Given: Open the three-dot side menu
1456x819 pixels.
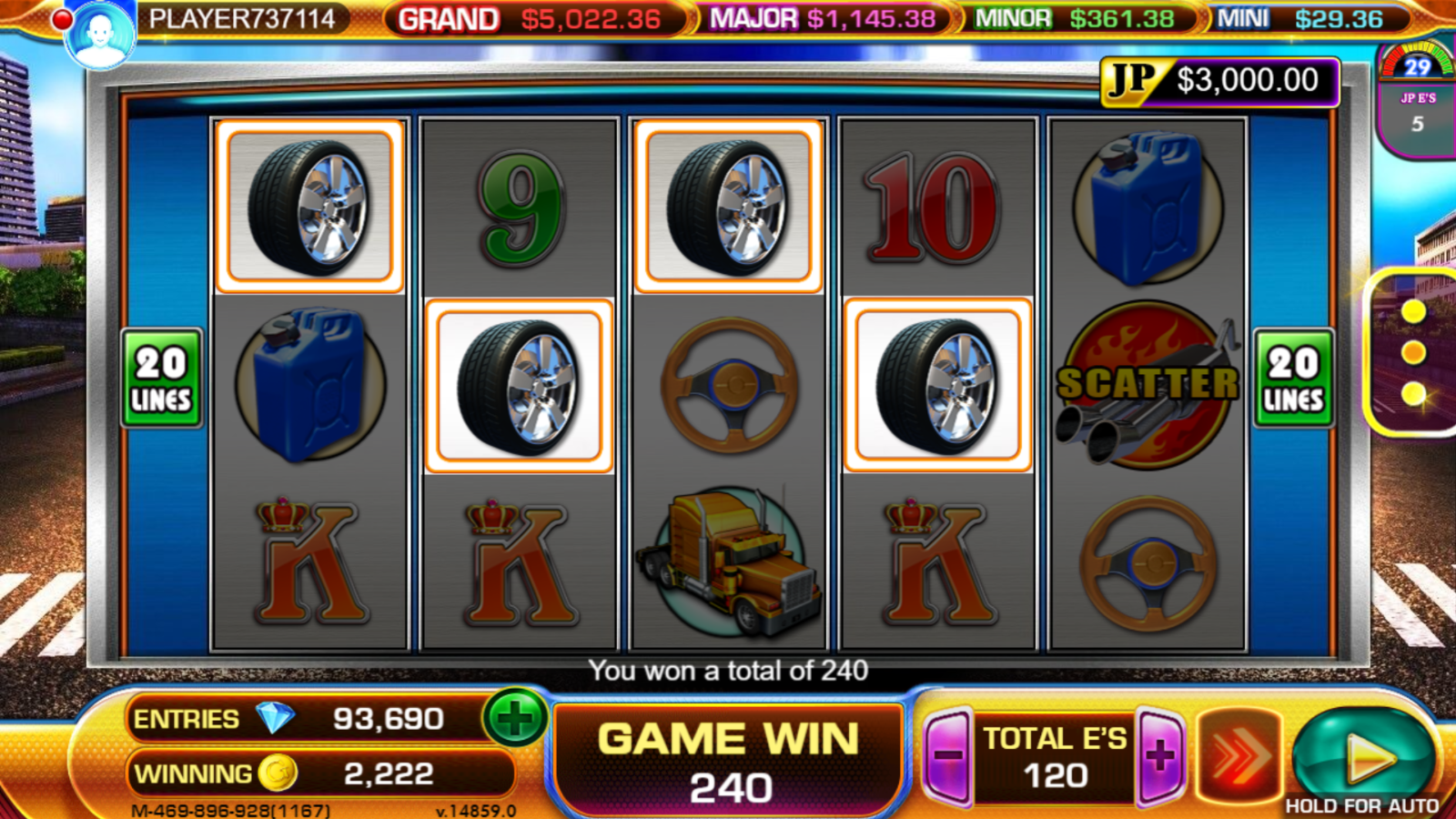Looking at the screenshot, I should point(1412,352).
